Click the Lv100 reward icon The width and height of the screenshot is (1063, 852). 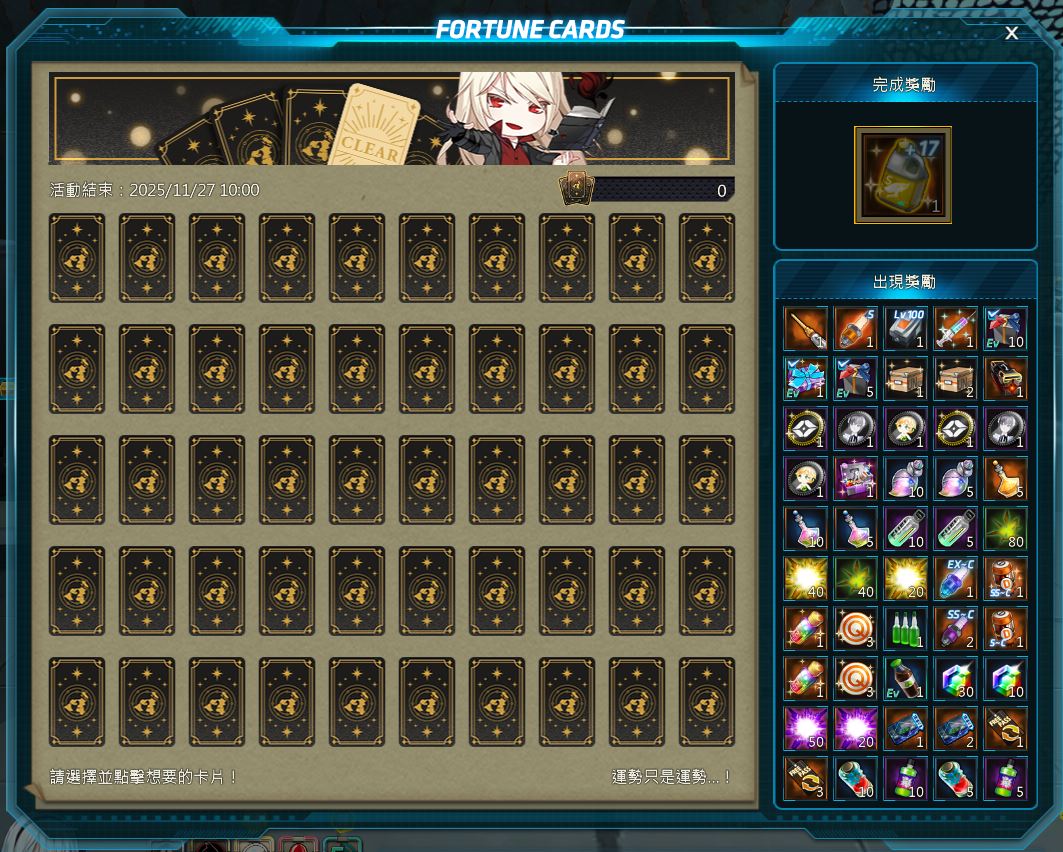pyautogui.click(x=905, y=328)
